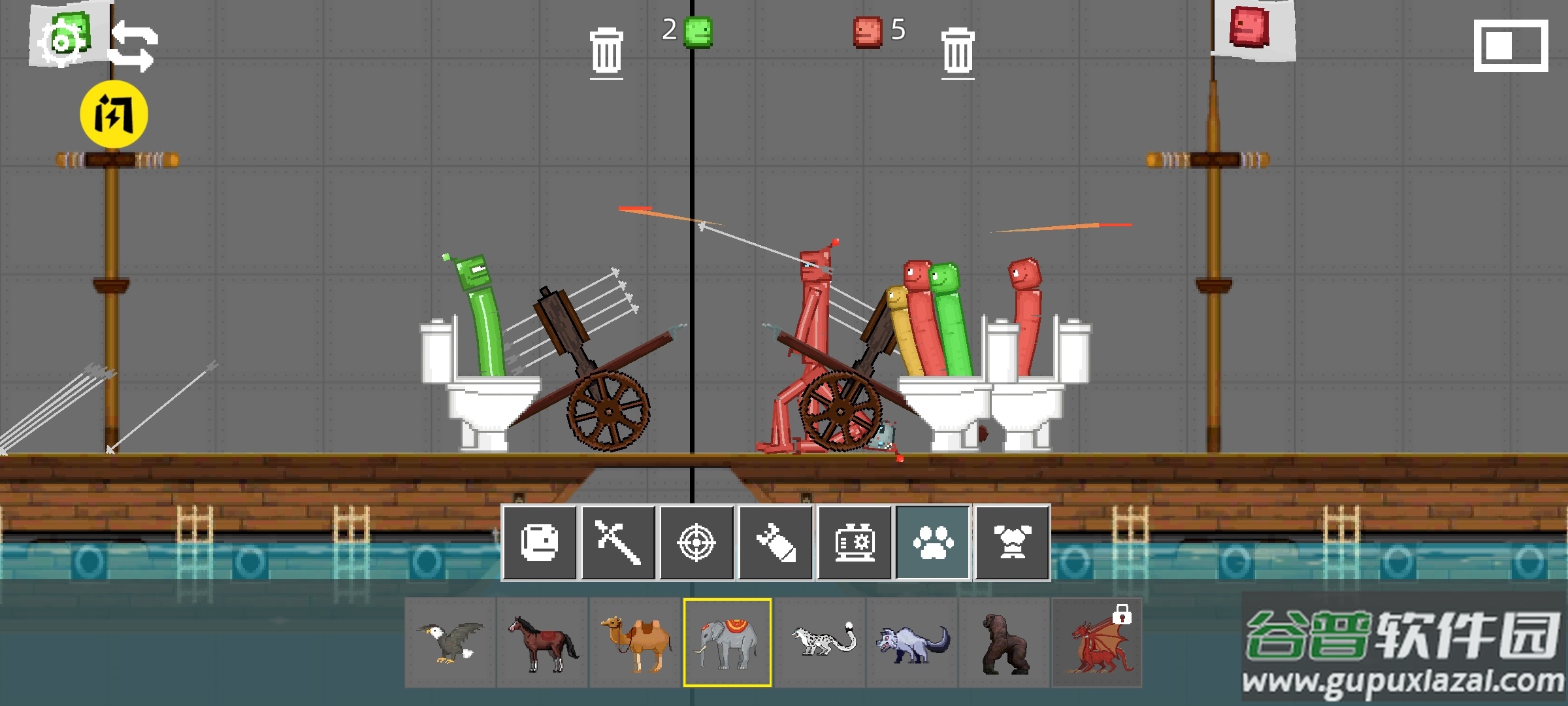Select the locked red dragon slot

(x=1097, y=643)
